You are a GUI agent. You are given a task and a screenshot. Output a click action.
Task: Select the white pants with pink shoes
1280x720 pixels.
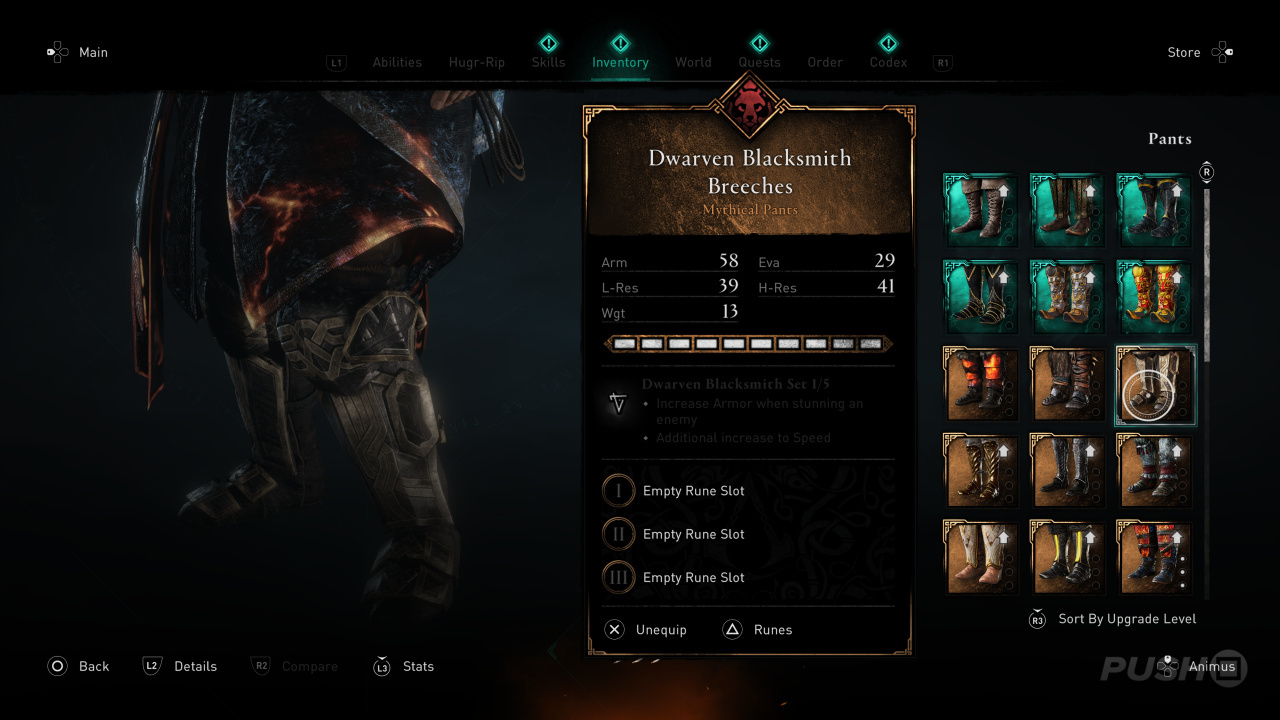981,558
